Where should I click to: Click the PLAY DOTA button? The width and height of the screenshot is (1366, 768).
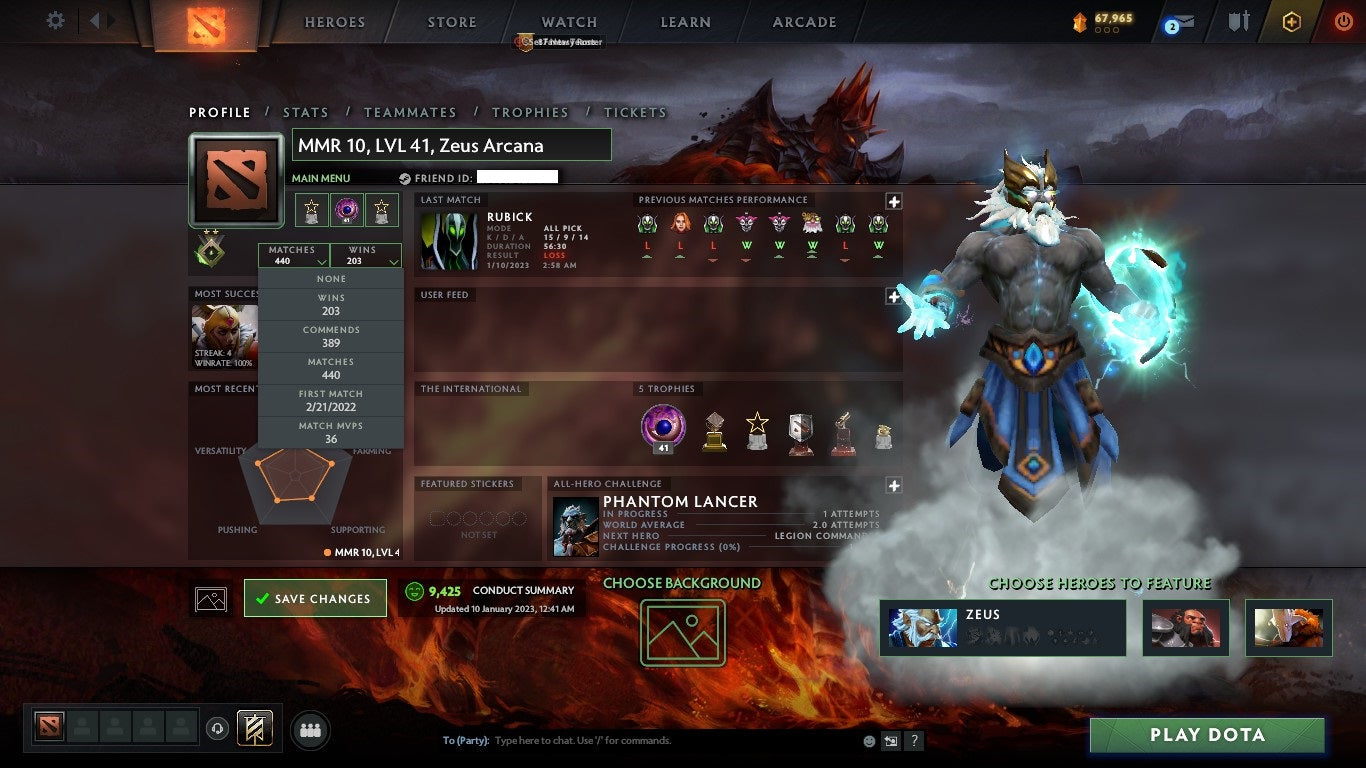tap(1208, 735)
